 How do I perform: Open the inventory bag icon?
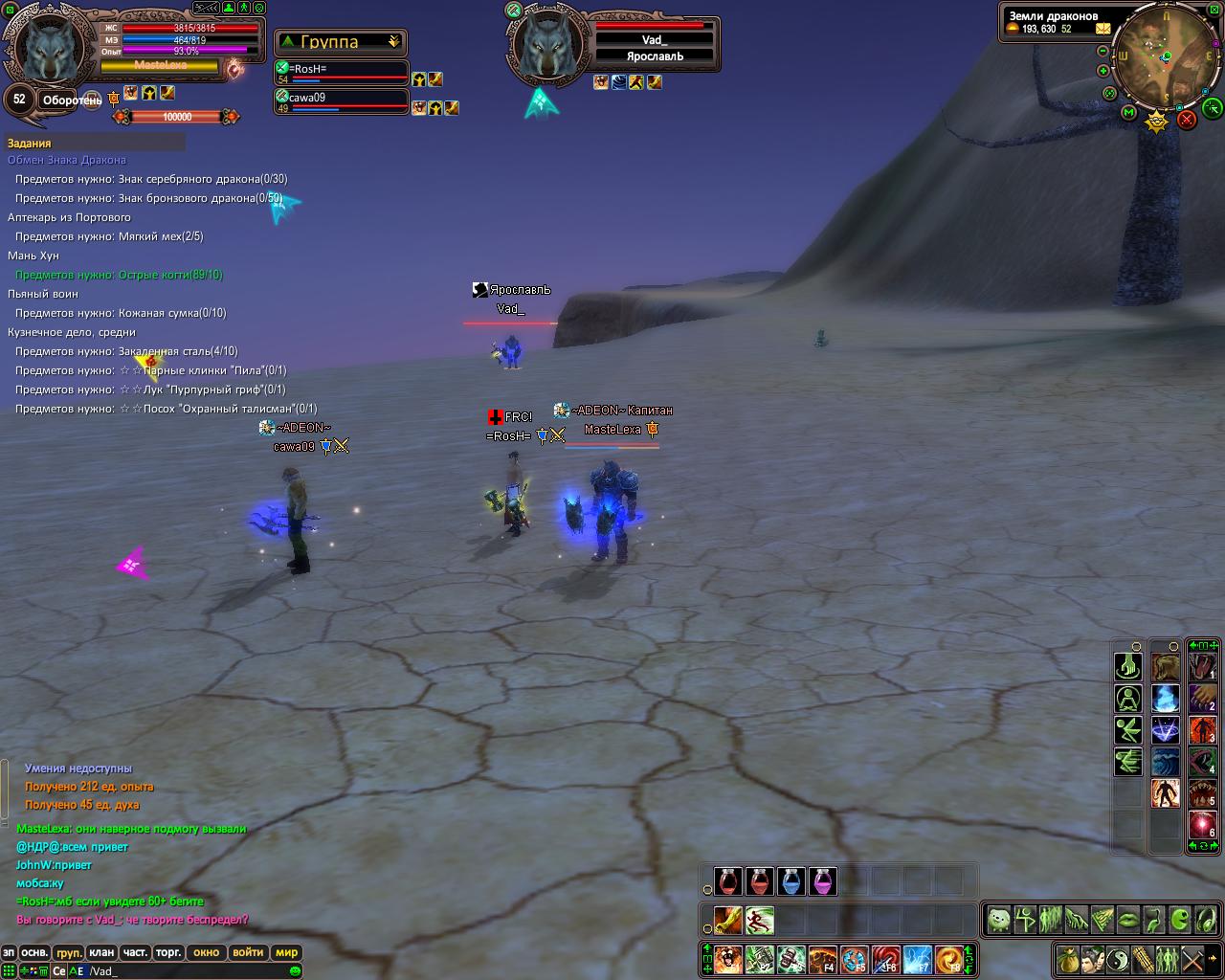click(x=1068, y=958)
